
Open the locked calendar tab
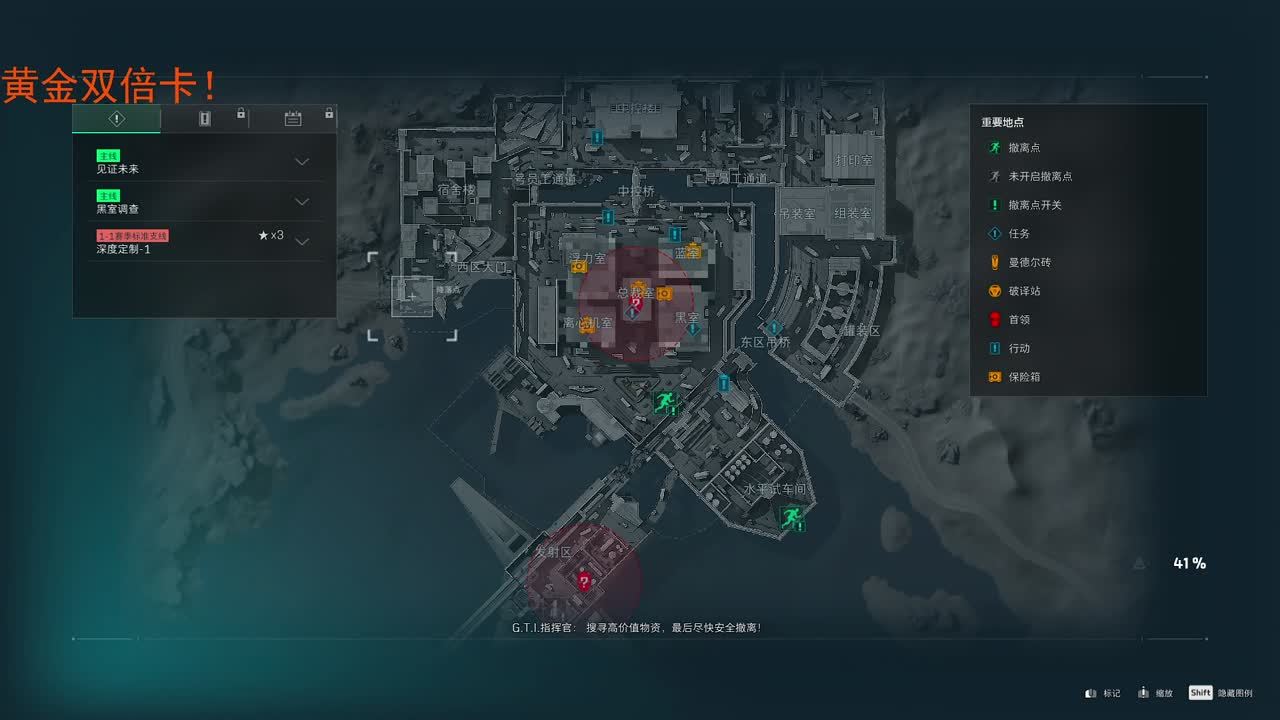[x=293, y=119]
